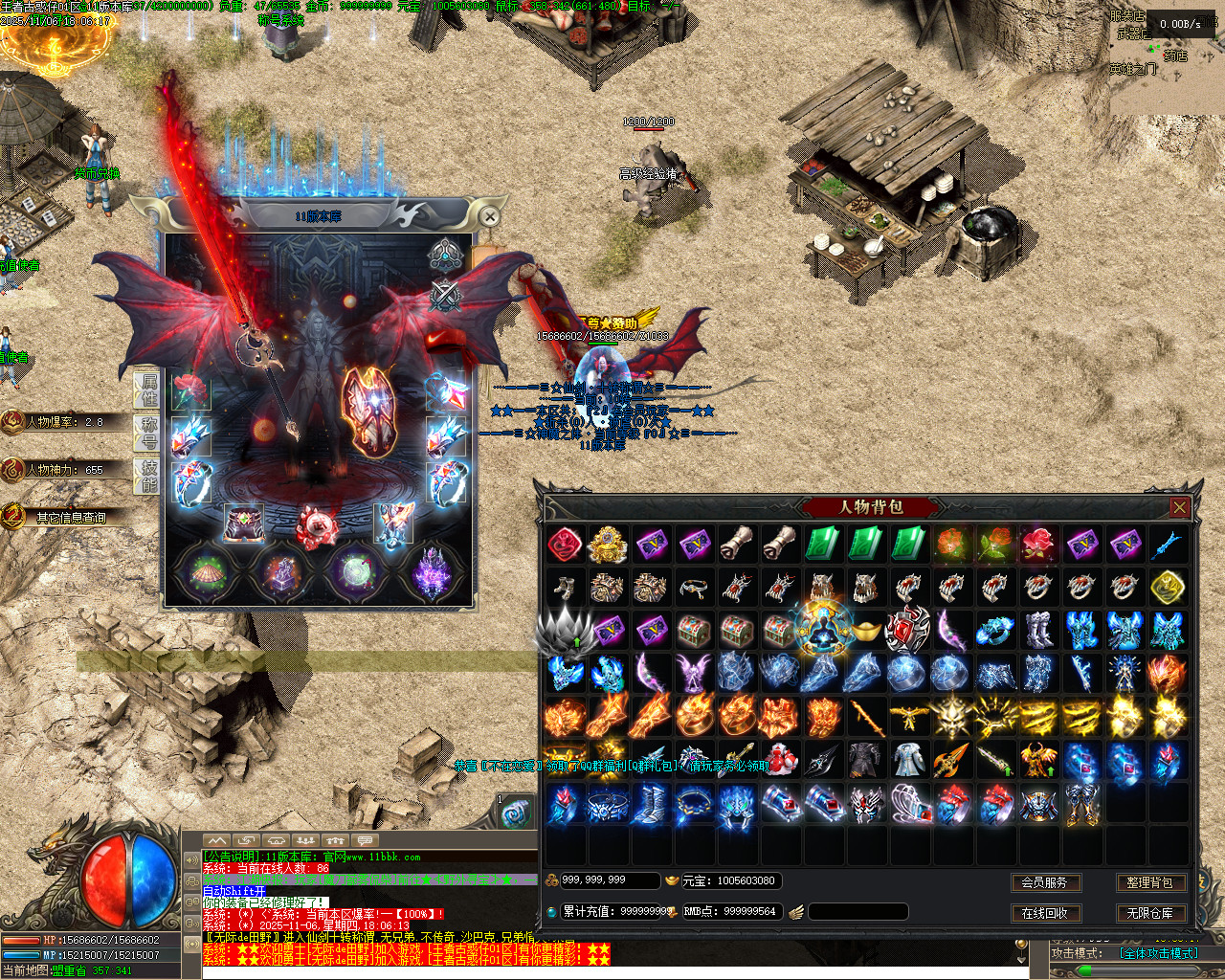The image size is (1225, 980).
Task: Pick the red-and-white potion item in the bag
Action: point(781,760)
